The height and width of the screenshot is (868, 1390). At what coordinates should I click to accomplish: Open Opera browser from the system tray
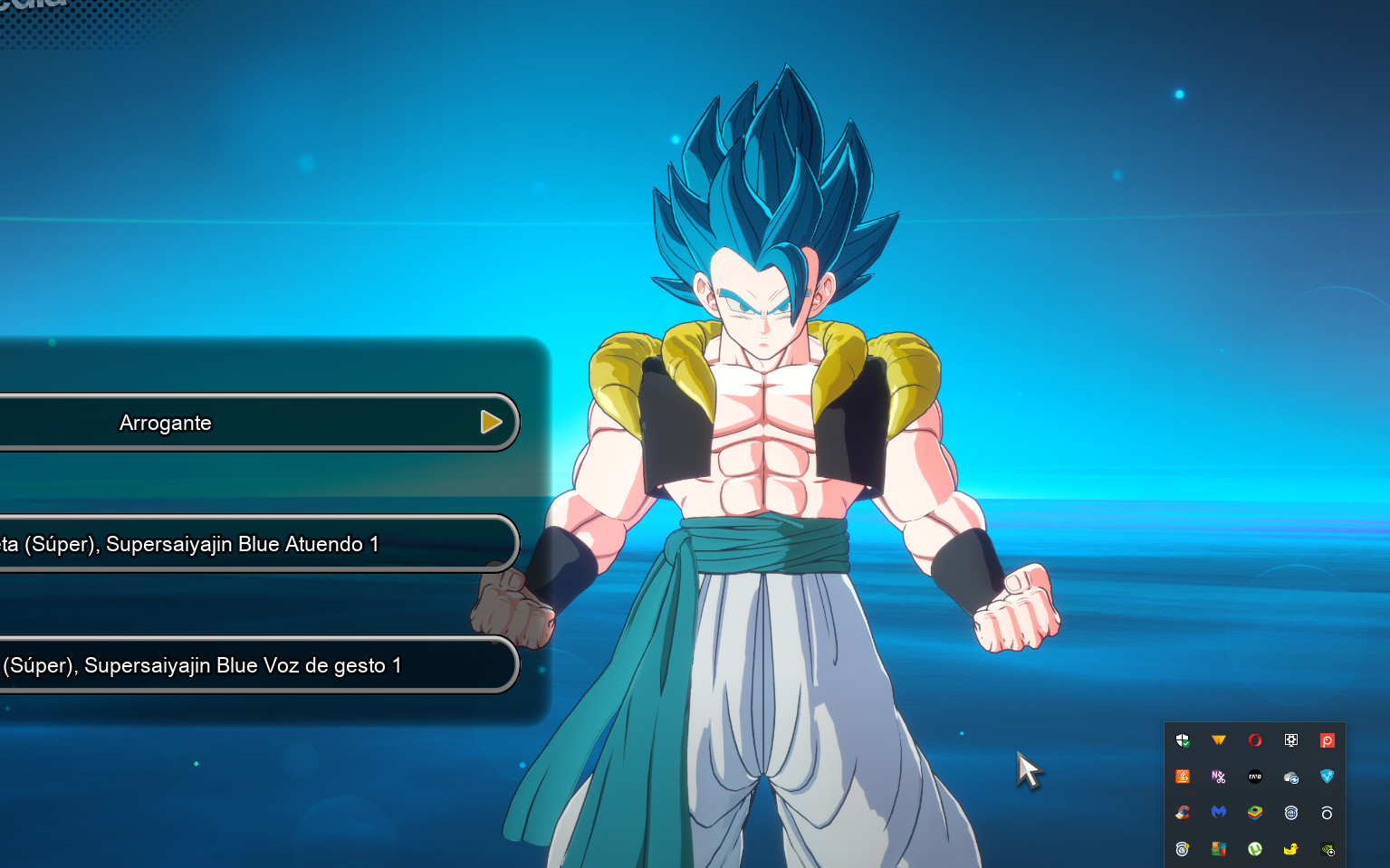click(x=1255, y=739)
